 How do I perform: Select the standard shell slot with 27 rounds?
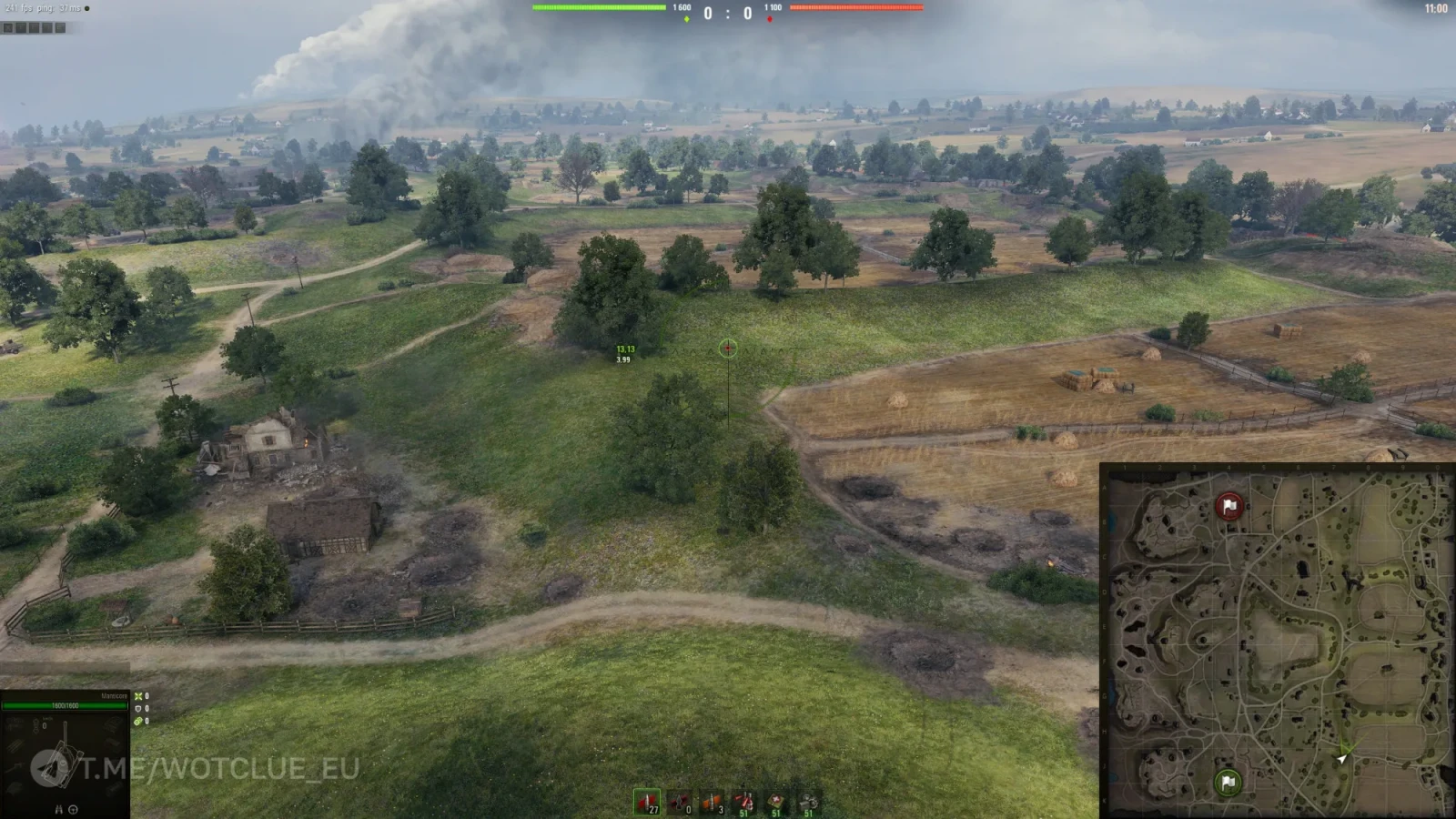[x=647, y=802]
